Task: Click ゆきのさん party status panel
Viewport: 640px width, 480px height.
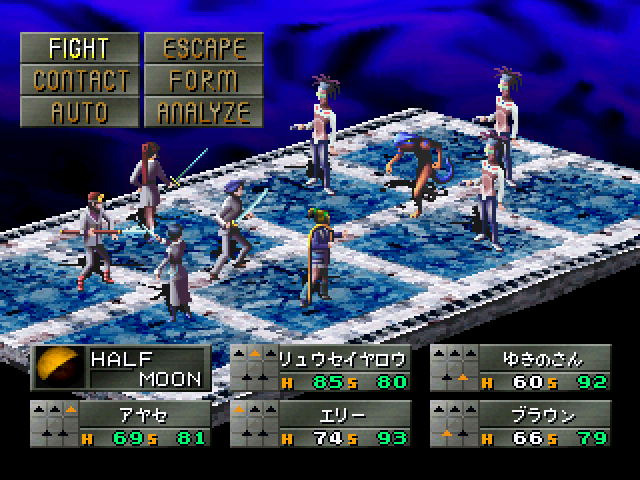Action: [x=520, y=367]
